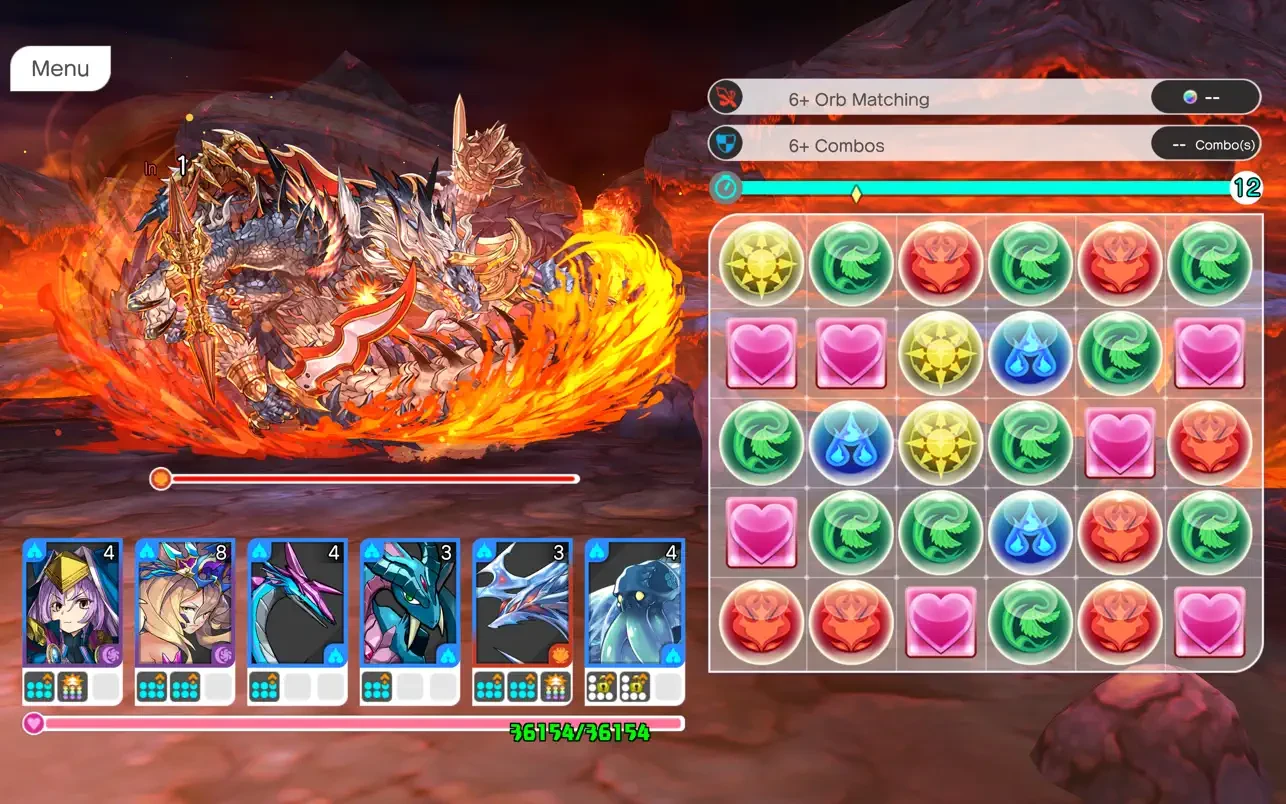
Task: Select the pink heart orb in the bottom row
Action: (939, 621)
